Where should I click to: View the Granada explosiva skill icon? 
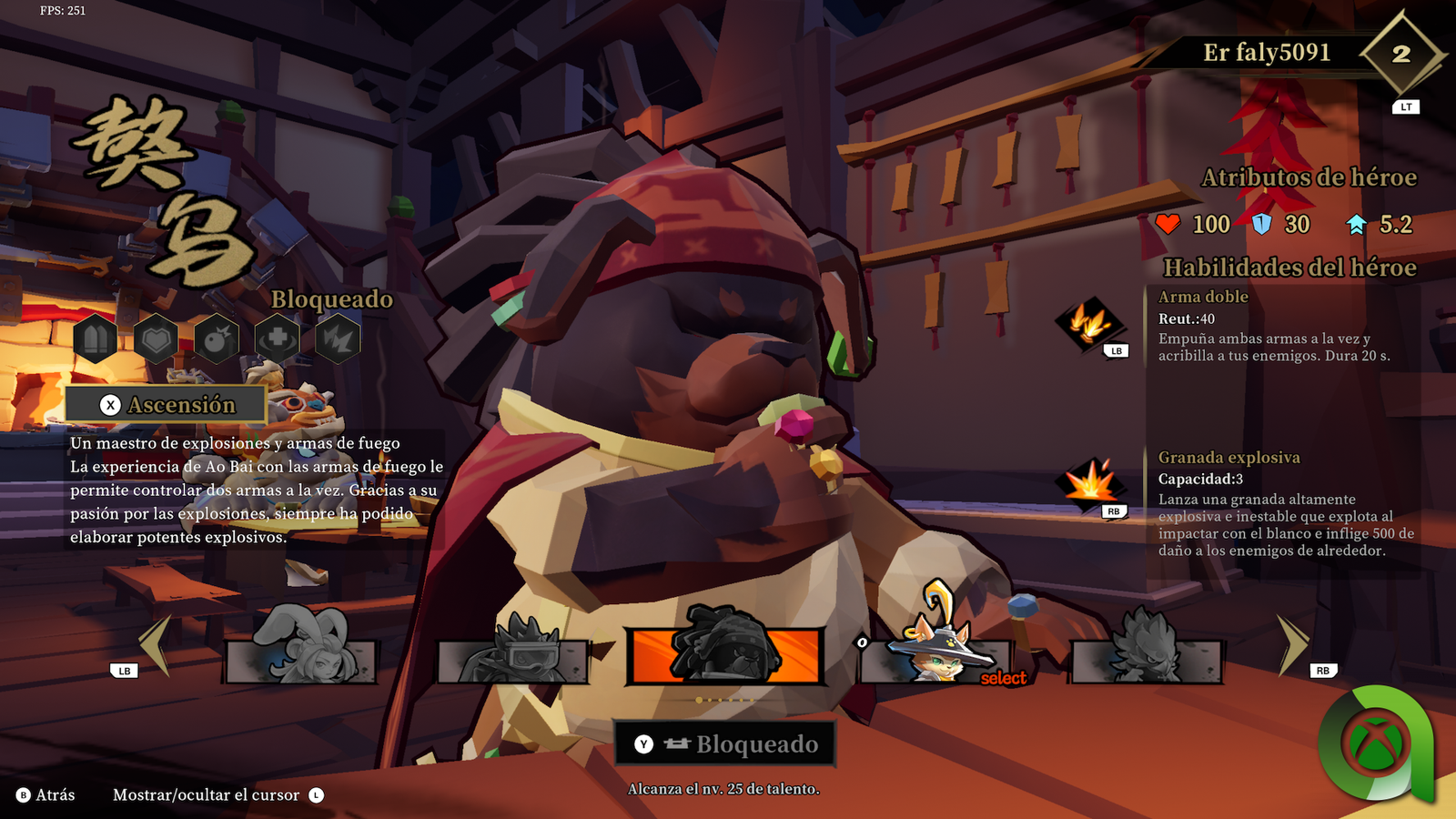point(1089,482)
